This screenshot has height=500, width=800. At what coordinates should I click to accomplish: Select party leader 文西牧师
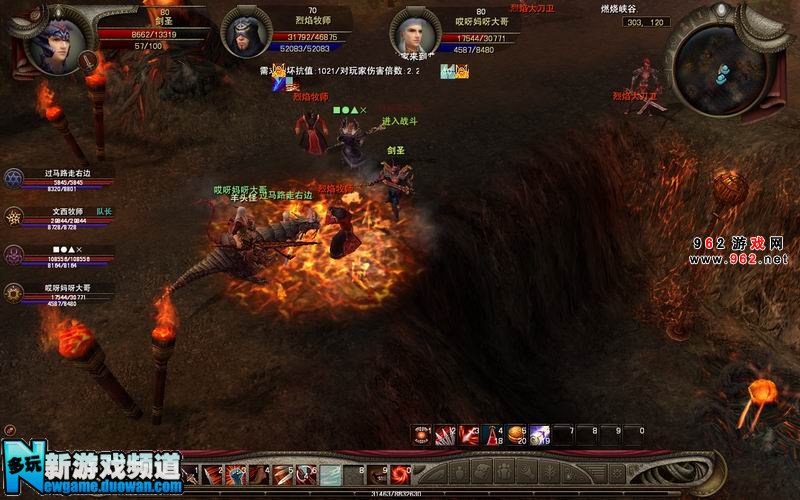click(x=16, y=216)
